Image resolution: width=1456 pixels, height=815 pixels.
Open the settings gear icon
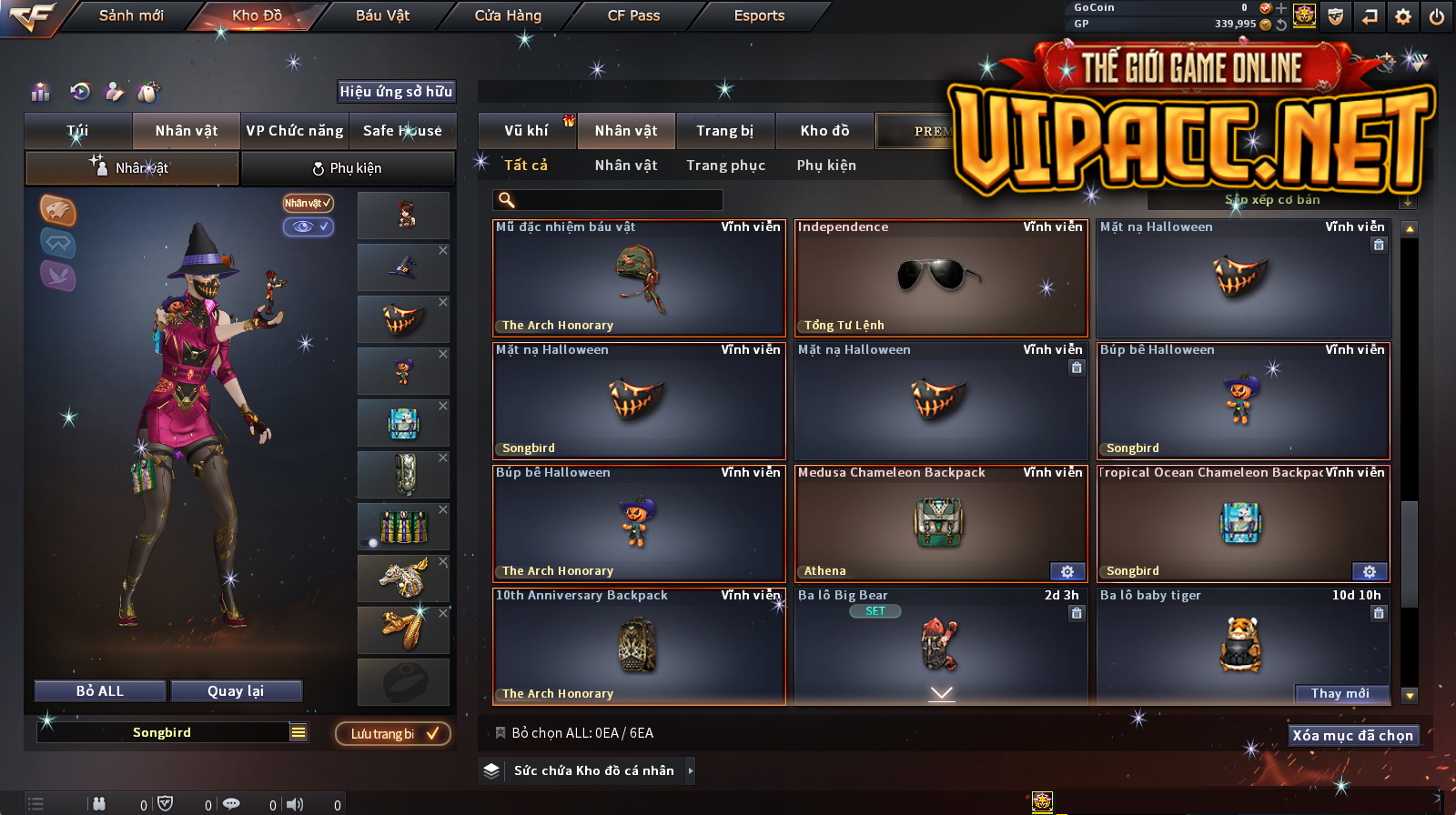tap(1403, 16)
